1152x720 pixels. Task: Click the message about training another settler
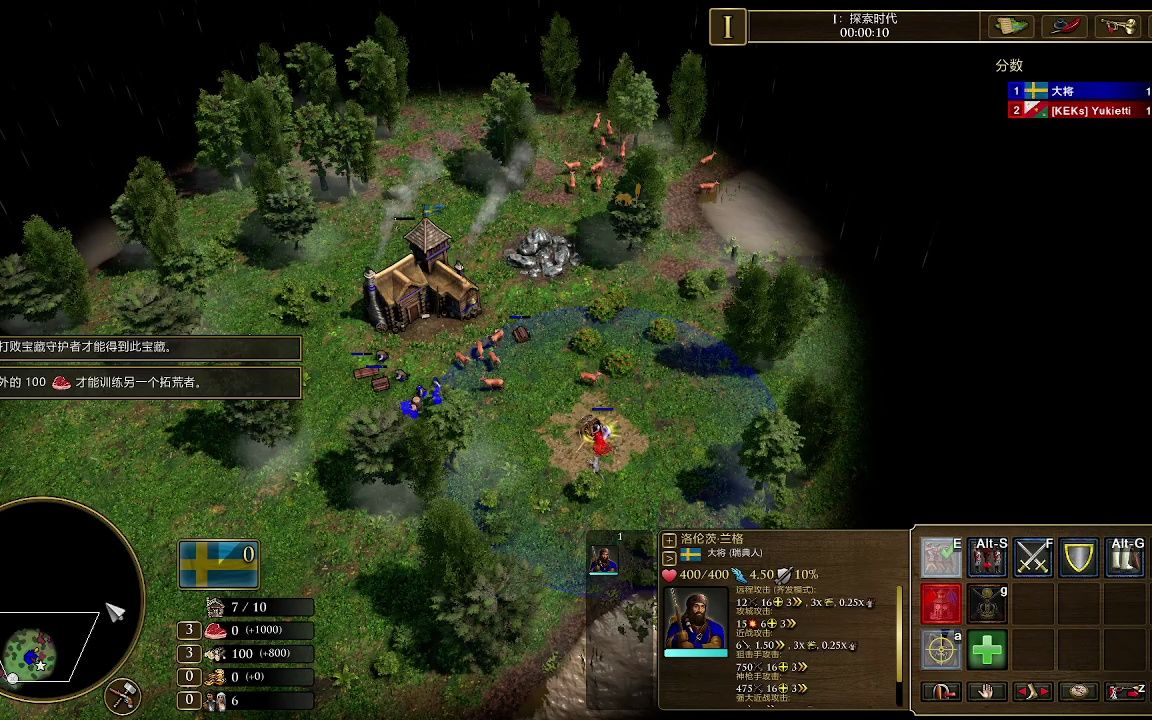pyautogui.click(x=150, y=382)
